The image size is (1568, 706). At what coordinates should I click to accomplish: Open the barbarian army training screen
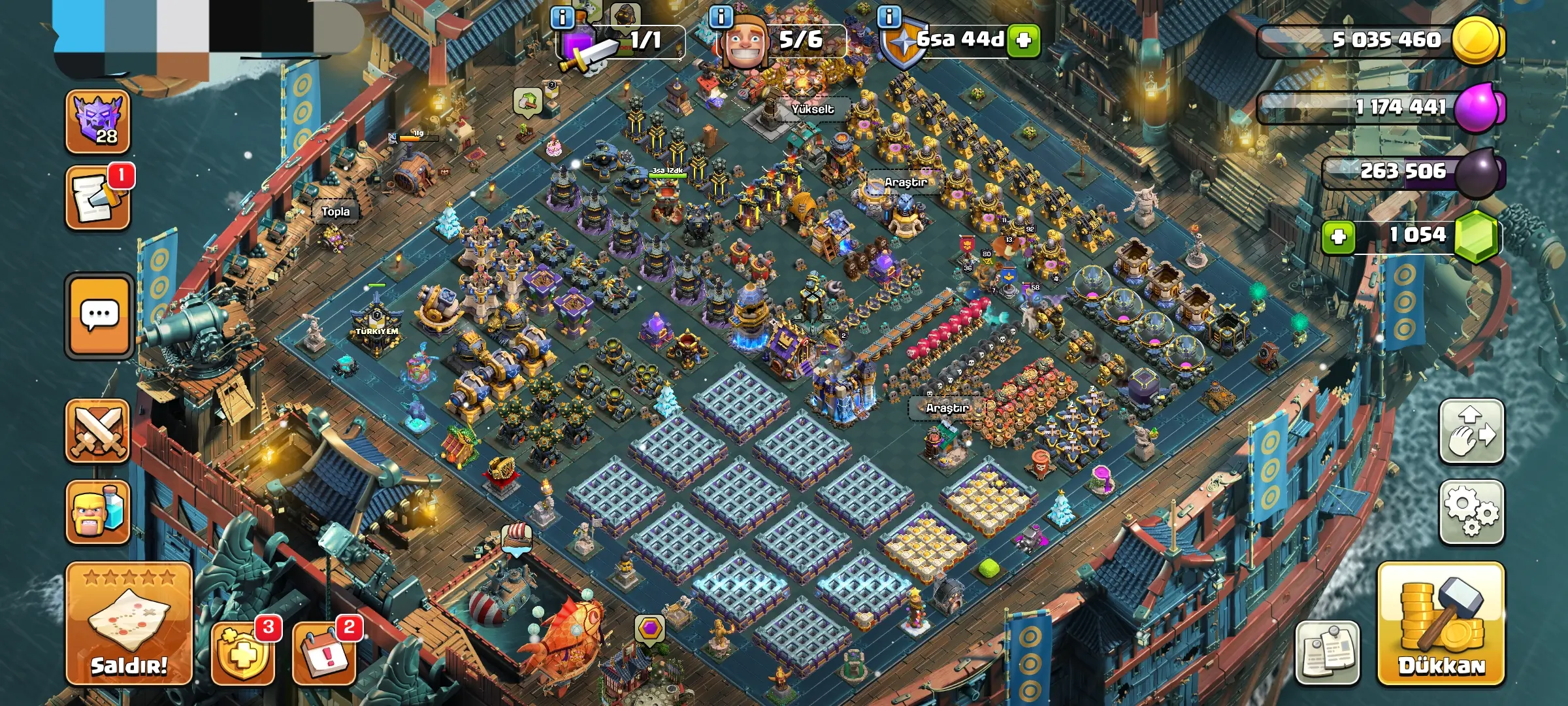pos(98,513)
